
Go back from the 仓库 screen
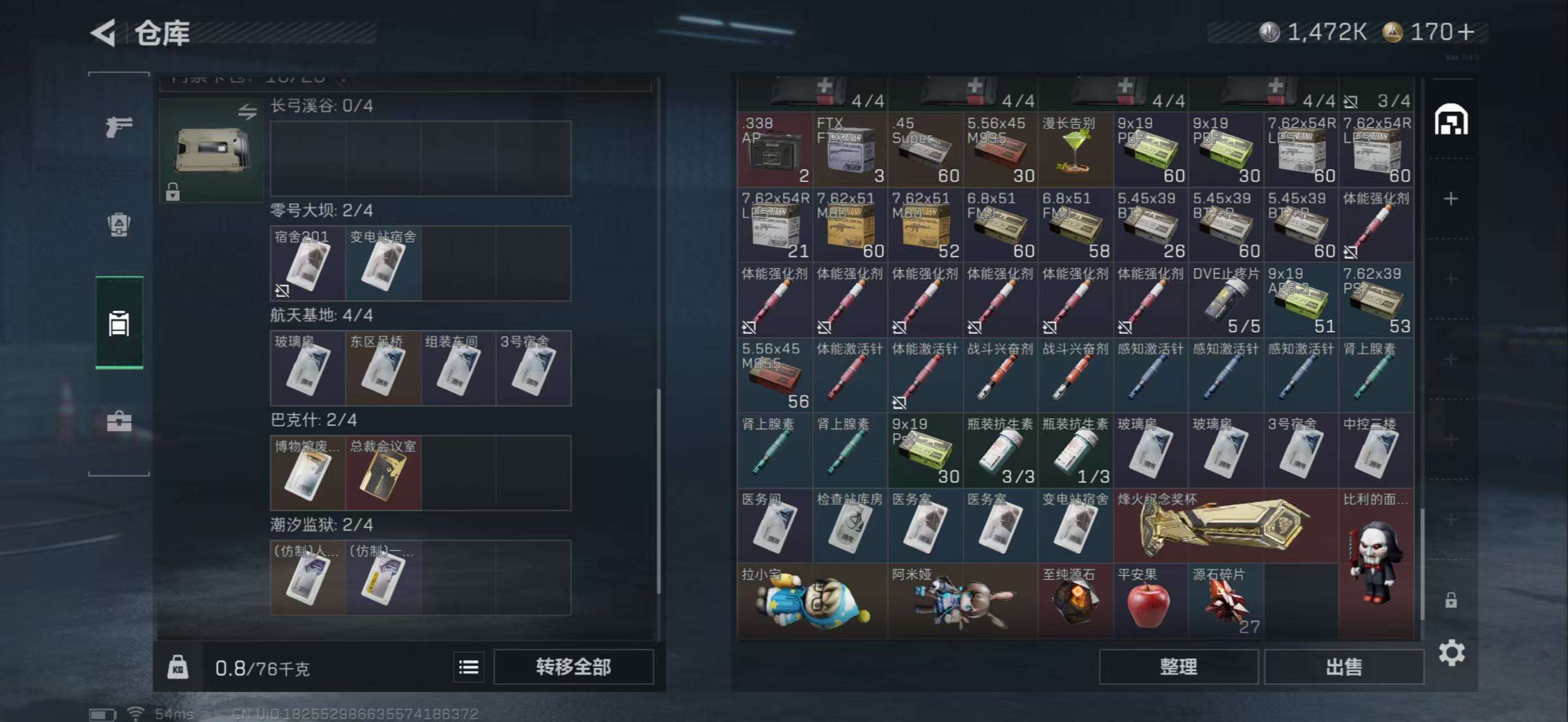coord(104,32)
